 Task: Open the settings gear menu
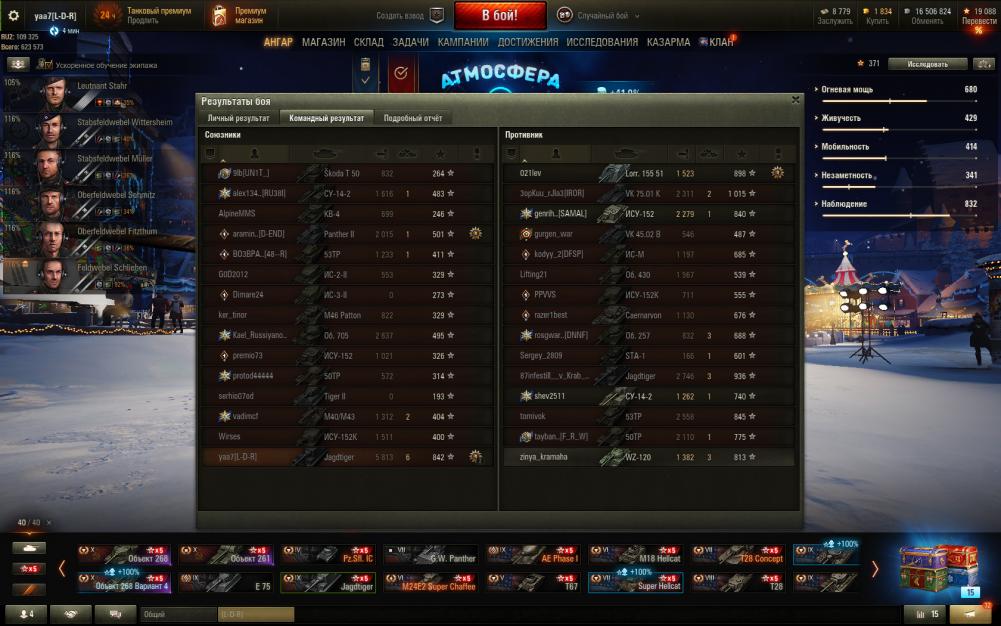tap(14, 15)
